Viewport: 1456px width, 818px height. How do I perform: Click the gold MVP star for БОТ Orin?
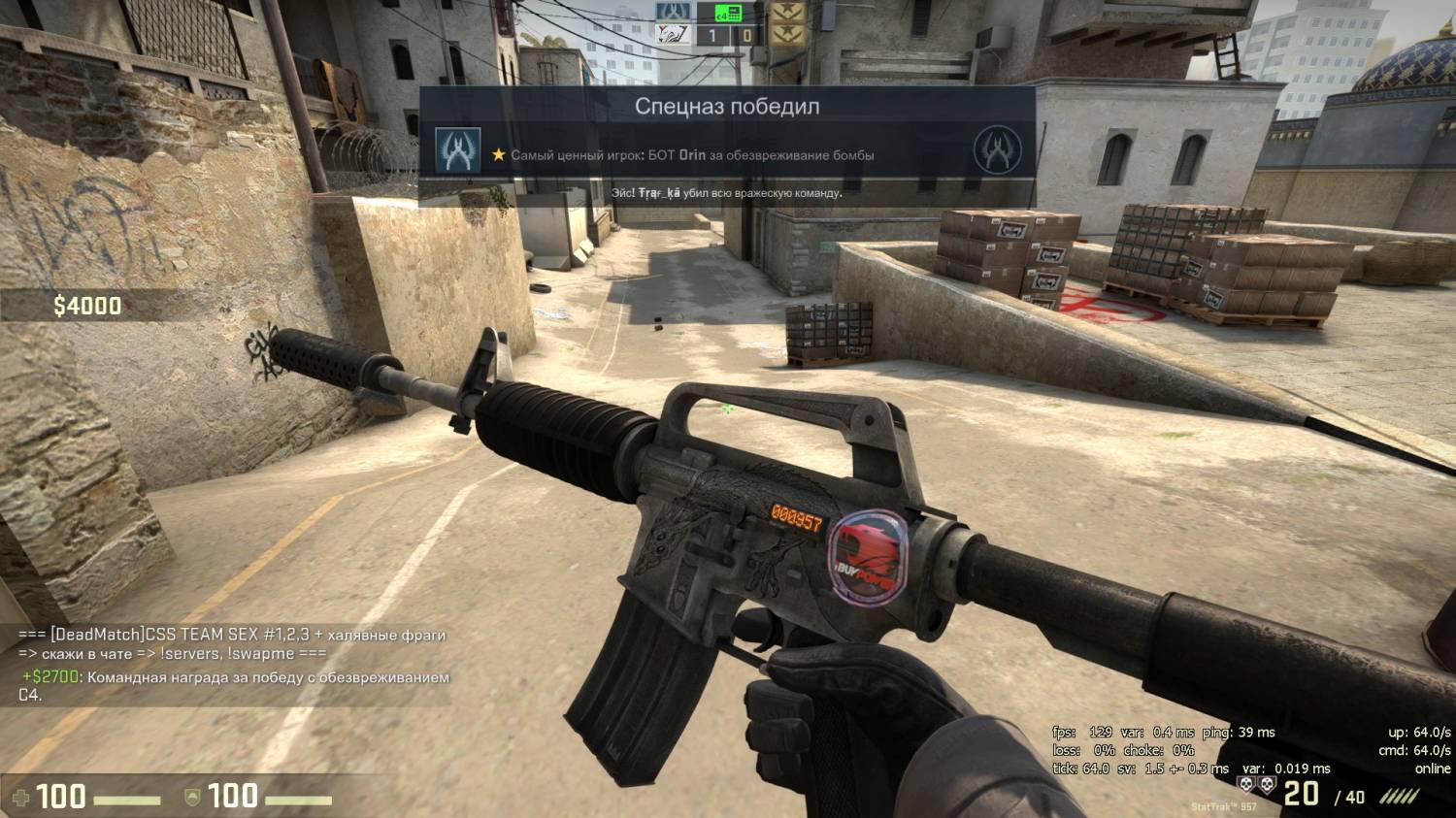tap(498, 155)
